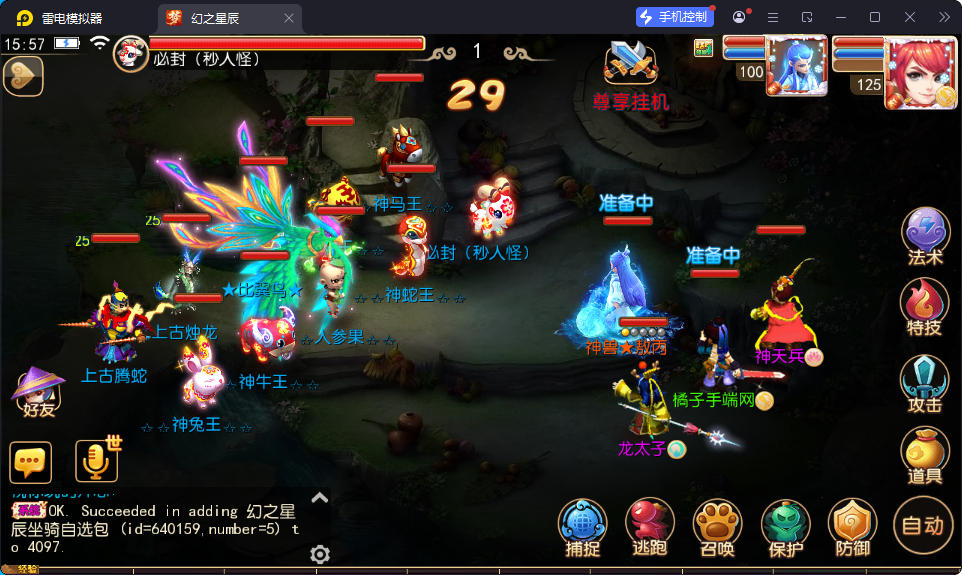The height and width of the screenshot is (575, 962).
Task: Use the 捕捉 capture command
Action: [x=582, y=526]
